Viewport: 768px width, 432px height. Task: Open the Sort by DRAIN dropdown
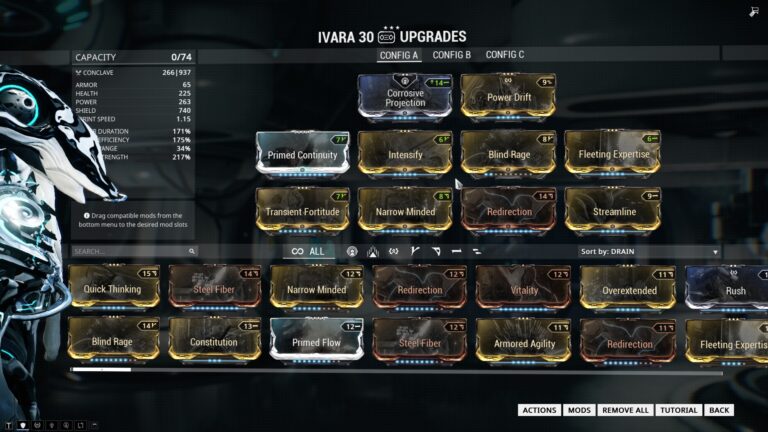click(649, 252)
